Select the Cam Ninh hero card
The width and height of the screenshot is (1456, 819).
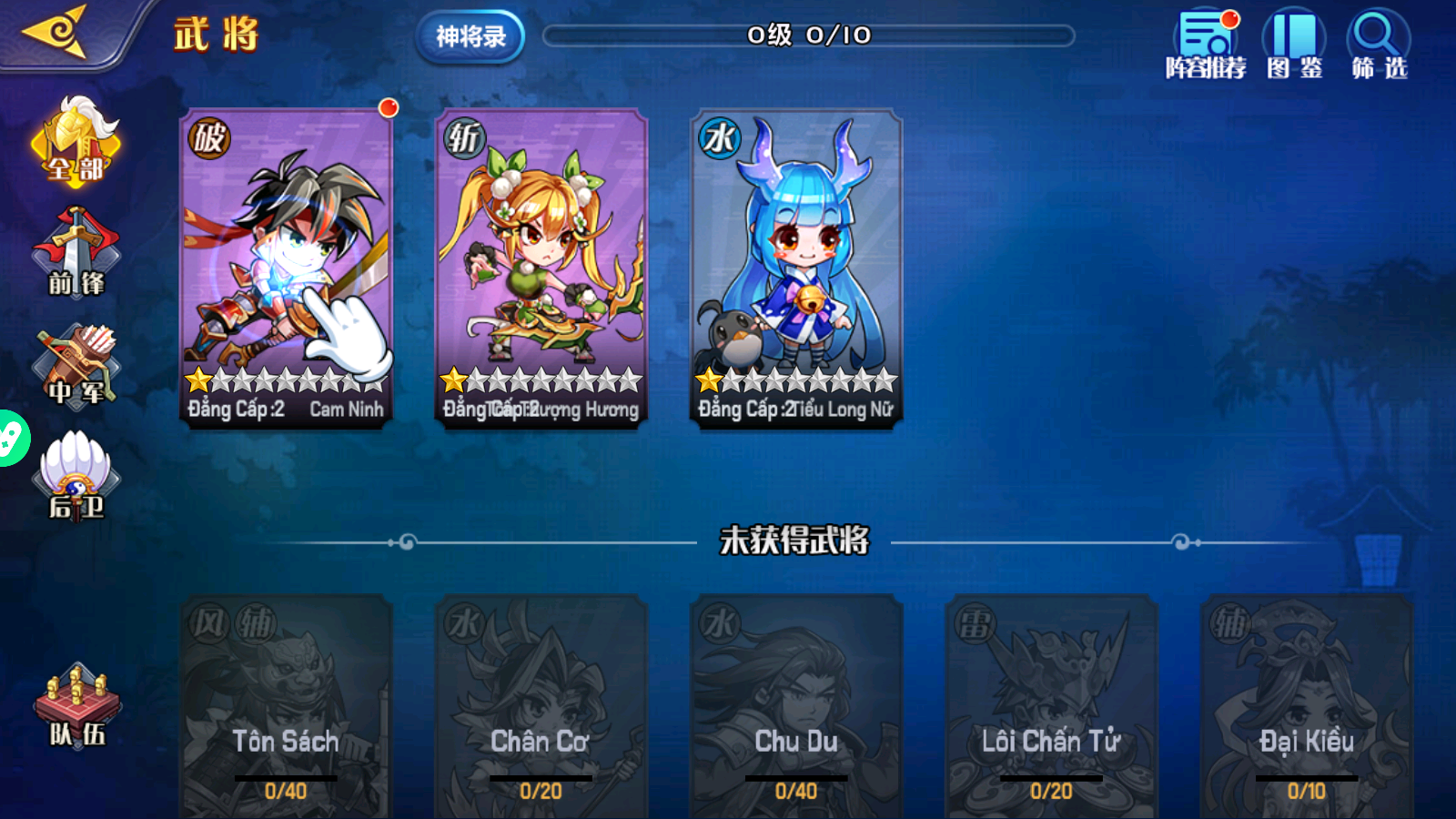click(x=287, y=267)
